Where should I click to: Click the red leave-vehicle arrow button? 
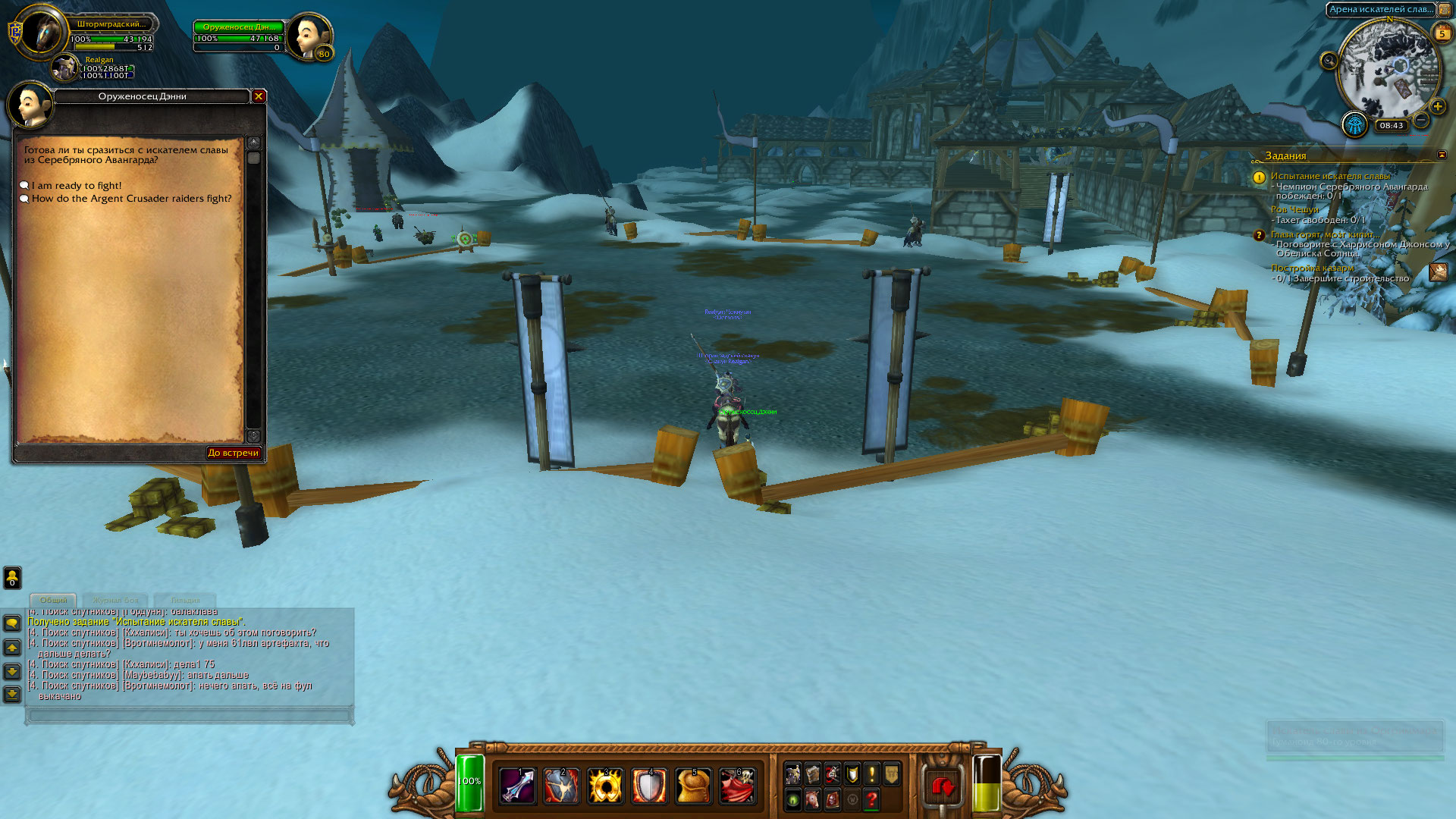tap(943, 787)
